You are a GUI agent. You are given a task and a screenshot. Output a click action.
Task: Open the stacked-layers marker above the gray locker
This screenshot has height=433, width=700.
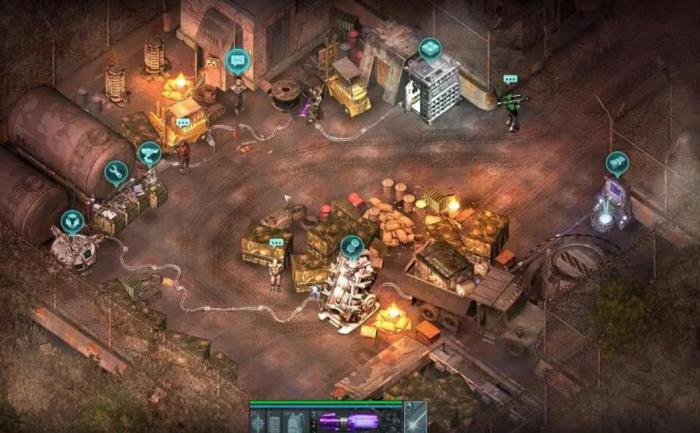(x=430, y=48)
